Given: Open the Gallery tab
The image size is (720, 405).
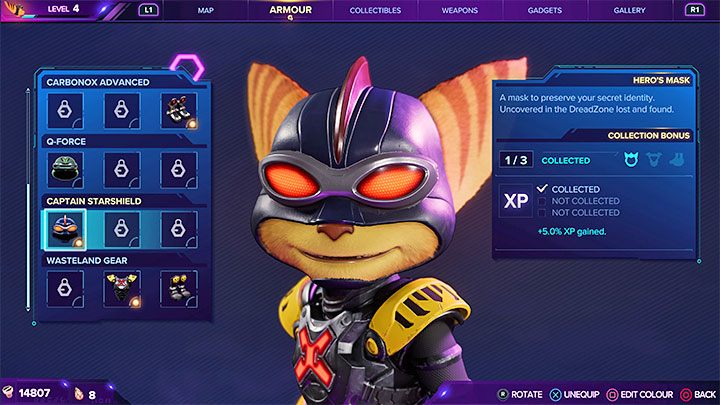Looking at the screenshot, I should [630, 11].
